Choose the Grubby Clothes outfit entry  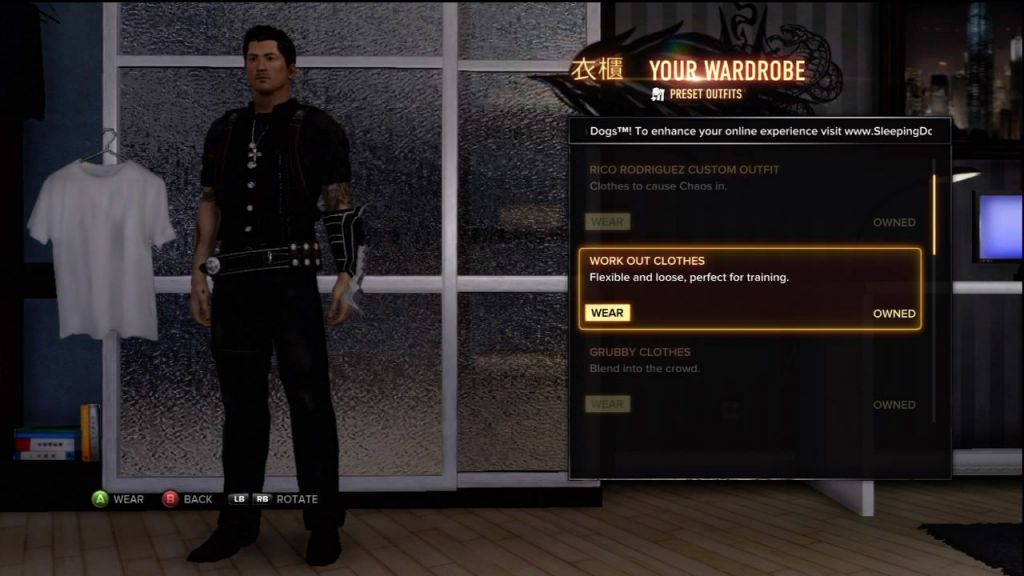(x=750, y=361)
